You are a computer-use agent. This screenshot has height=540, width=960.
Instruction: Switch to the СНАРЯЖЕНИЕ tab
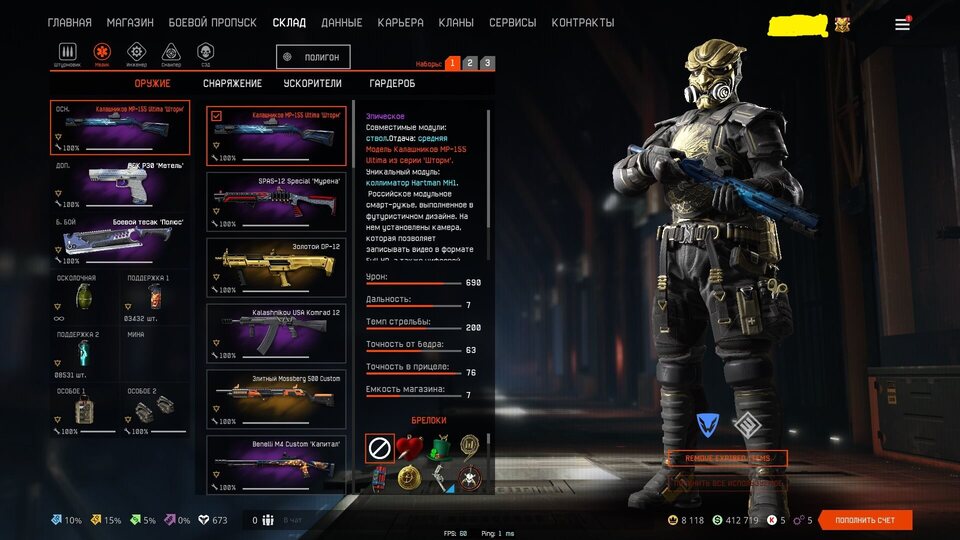click(x=232, y=84)
